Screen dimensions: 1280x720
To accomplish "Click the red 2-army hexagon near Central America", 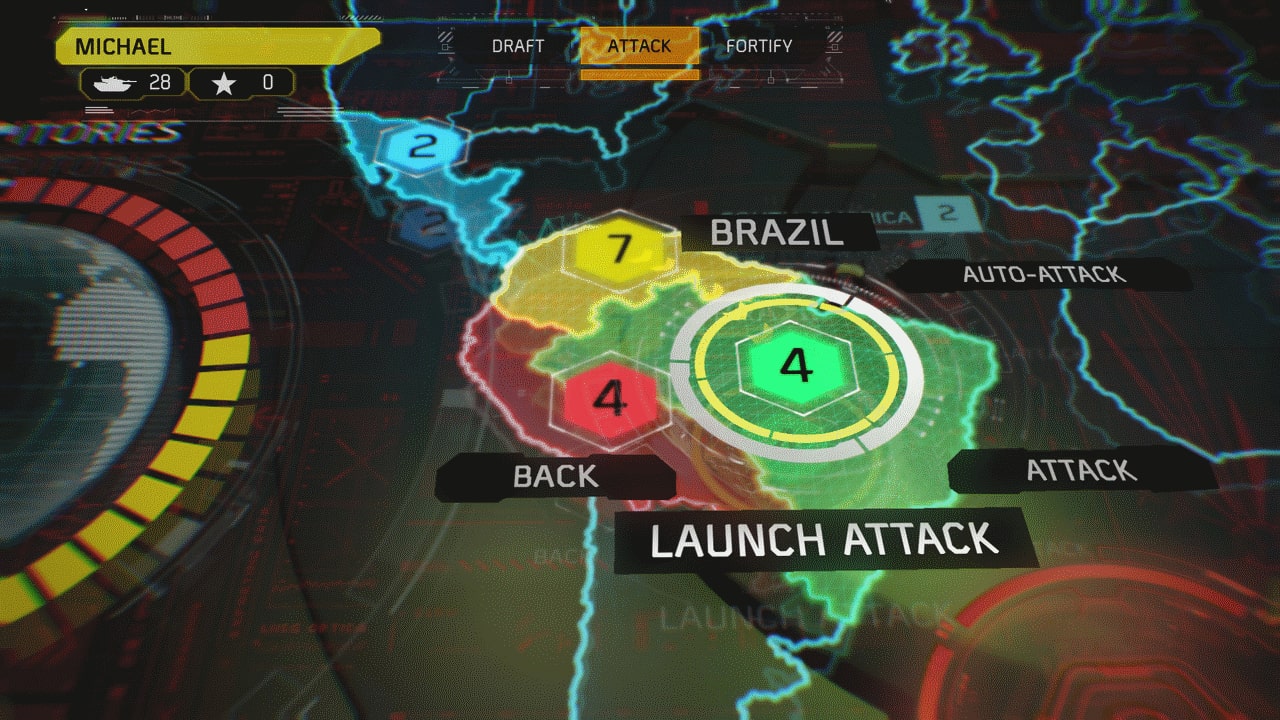I will click(x=430, y=224).
